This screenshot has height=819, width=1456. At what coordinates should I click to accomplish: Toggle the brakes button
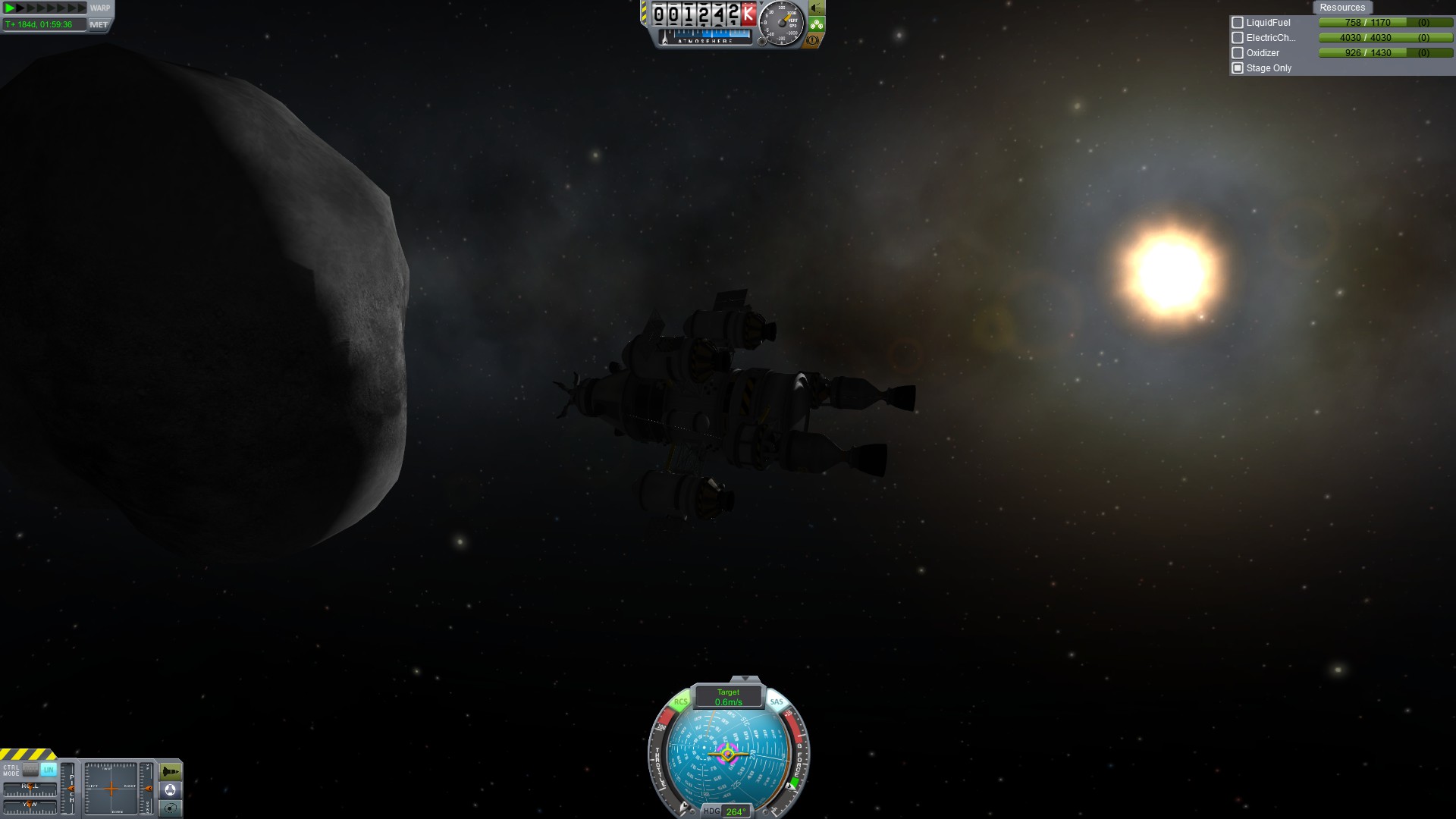coord(814,40)
